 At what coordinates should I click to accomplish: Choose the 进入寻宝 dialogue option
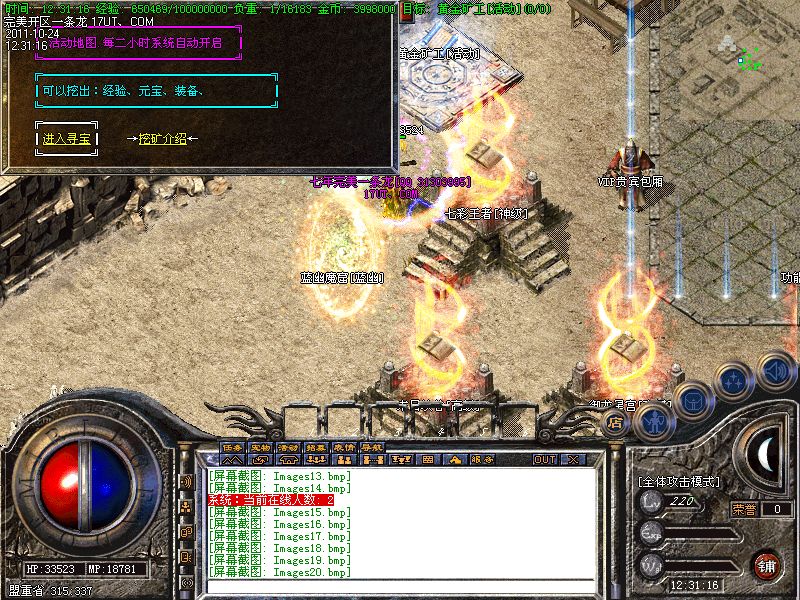(67, 139)
